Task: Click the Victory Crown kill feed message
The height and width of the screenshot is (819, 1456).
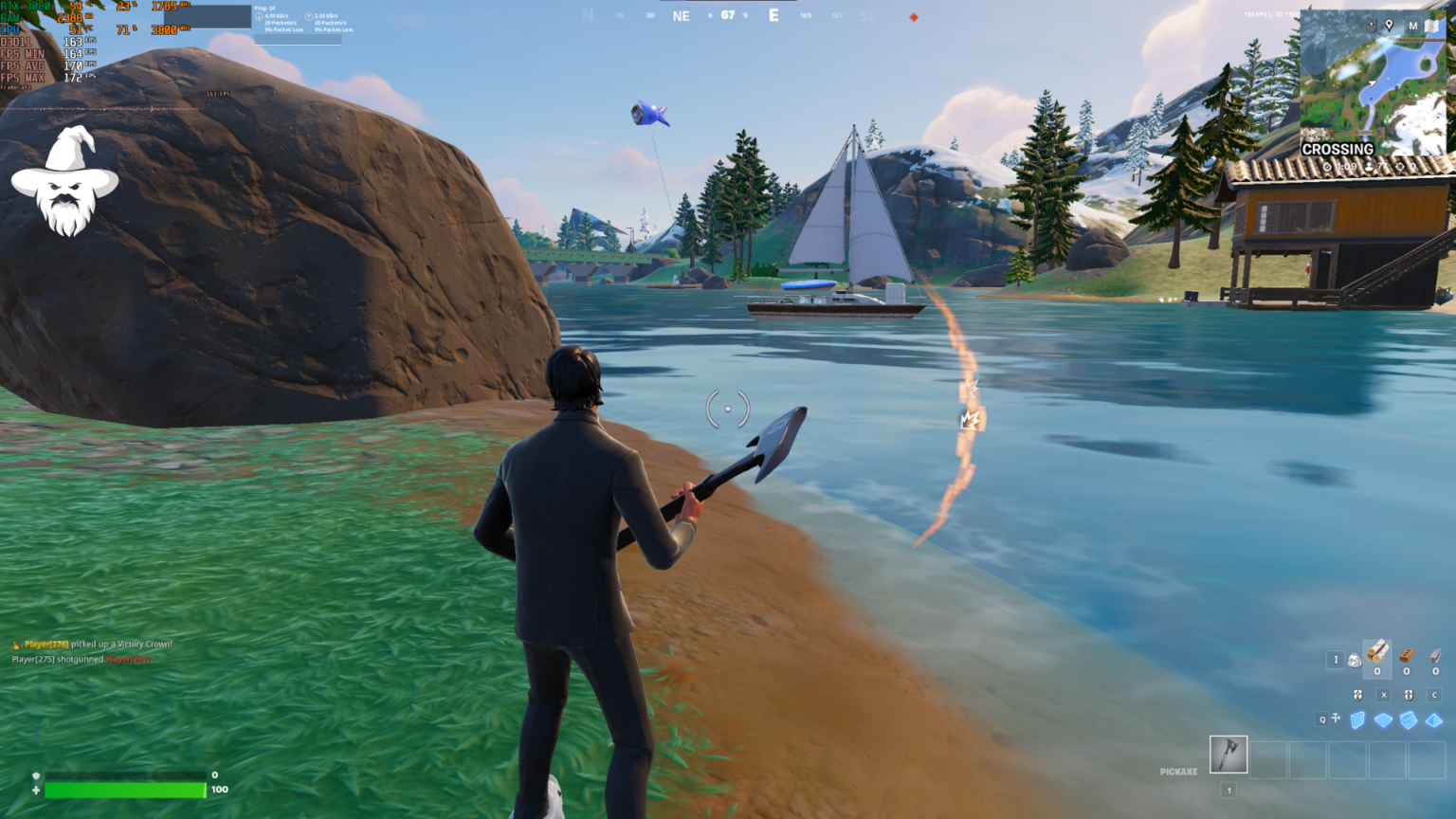Action: click(x=95, y=644)
